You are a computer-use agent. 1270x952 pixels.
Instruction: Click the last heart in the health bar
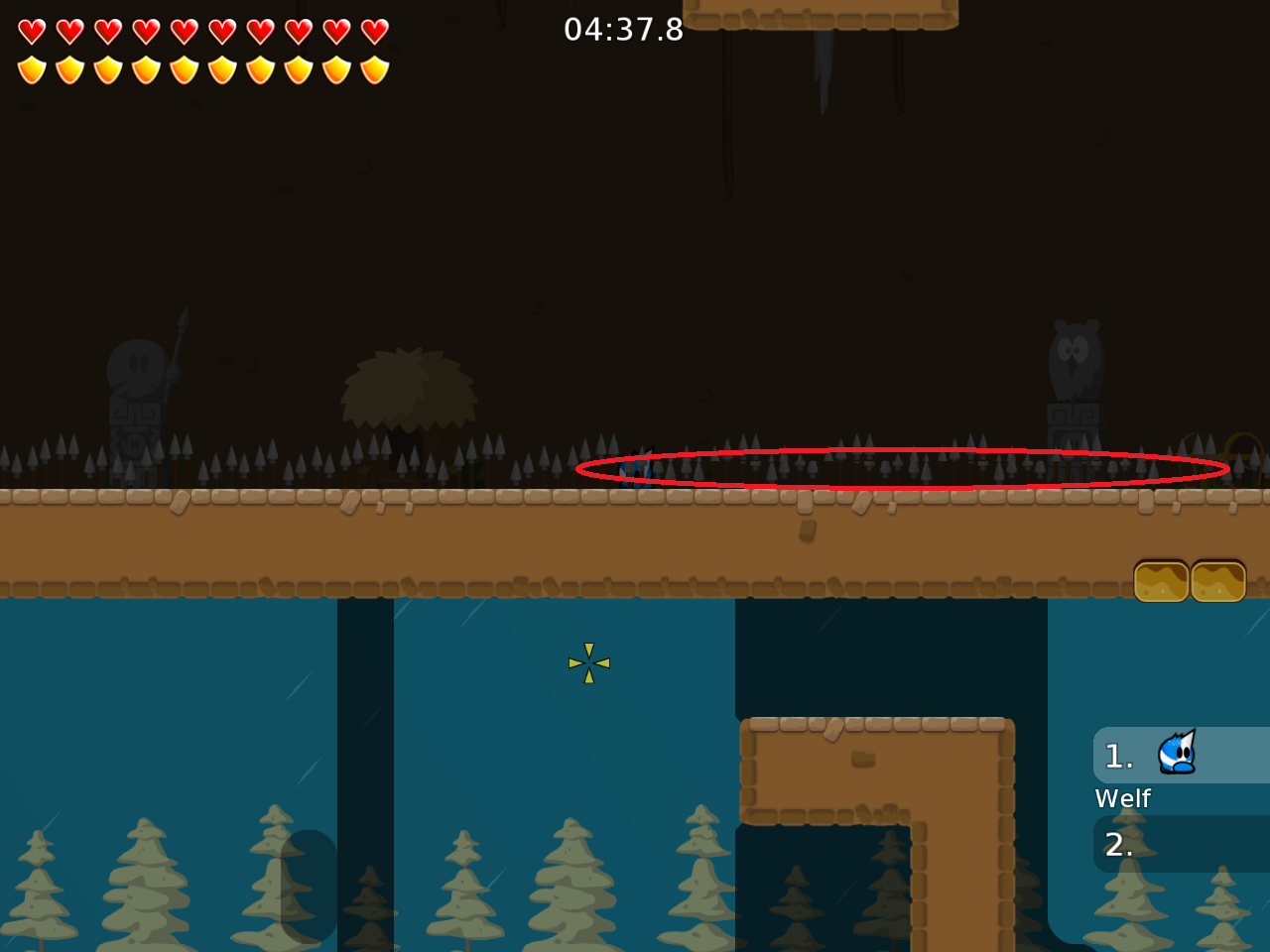[374, 31]
